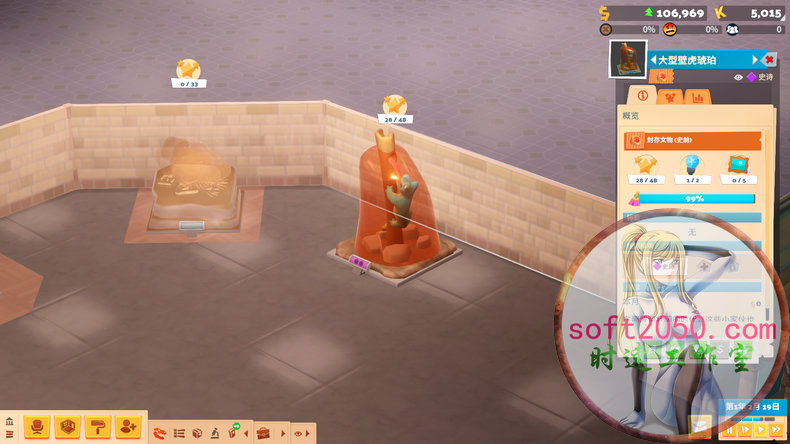Switch to next exhibit with right arrow
Viewport: 790px width, 444px height.
(752, 60)
